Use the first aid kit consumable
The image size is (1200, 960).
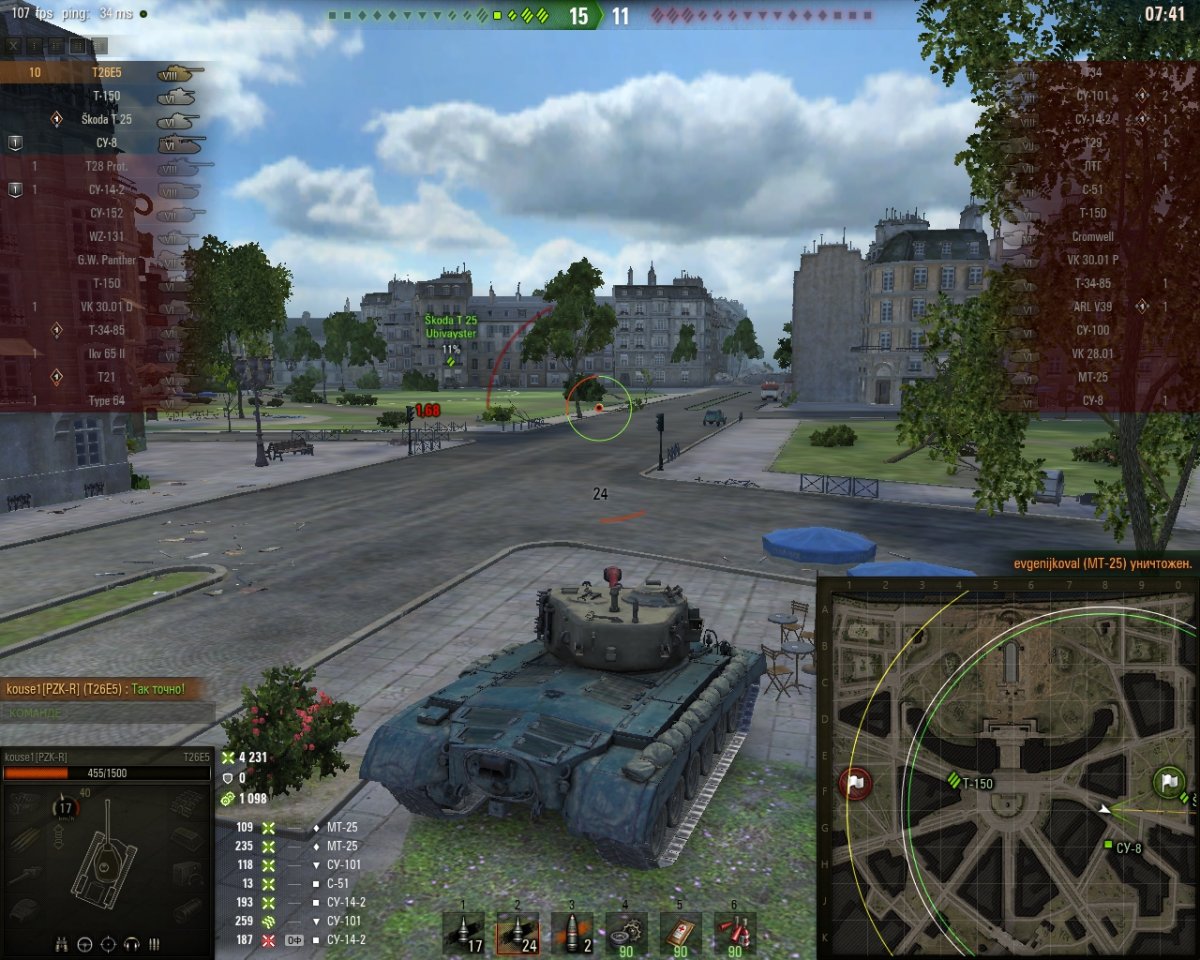pos(680,932)
